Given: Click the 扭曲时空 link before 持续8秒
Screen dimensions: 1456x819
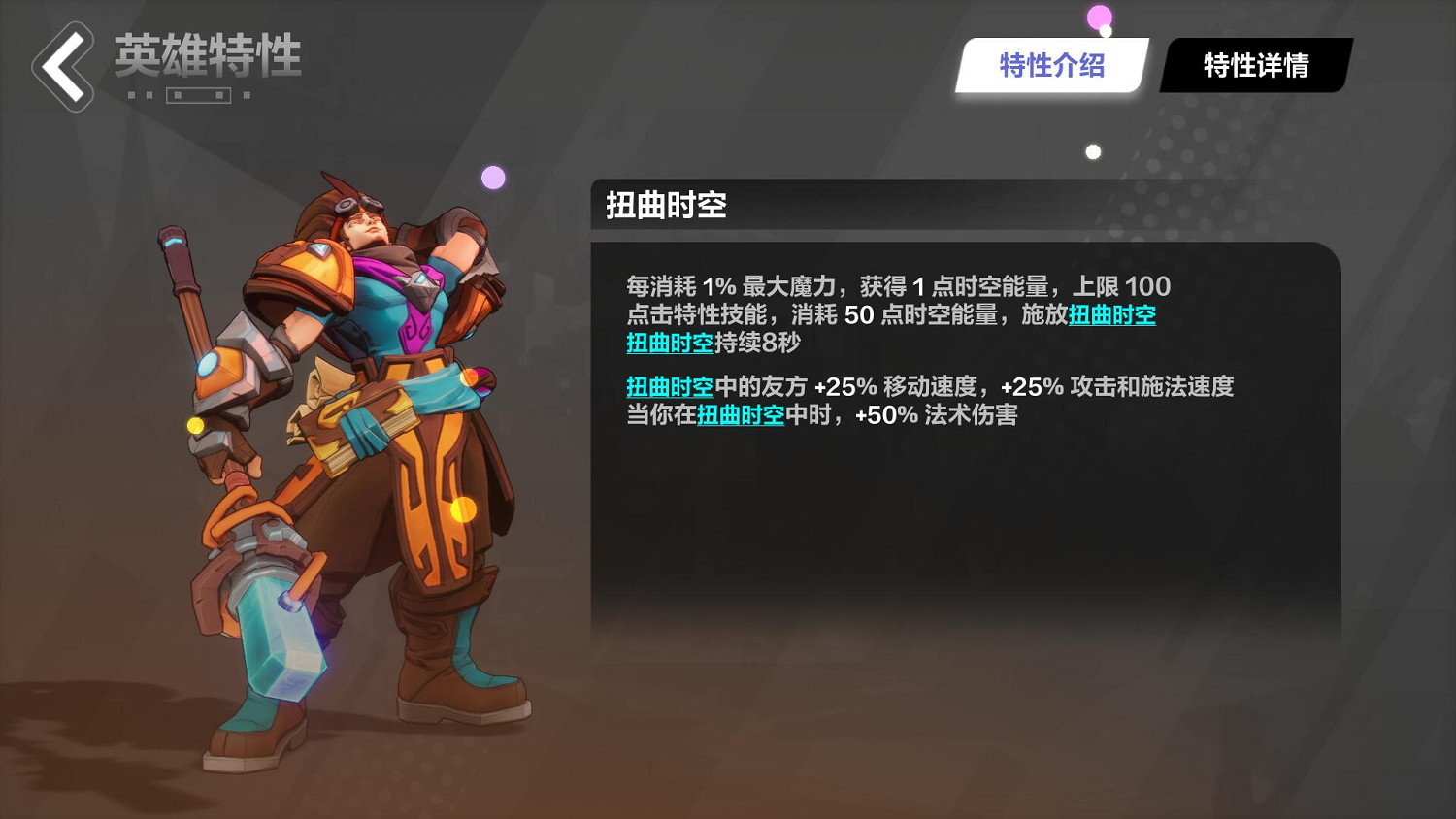Looking at the screenshot, I should (669, 343).
